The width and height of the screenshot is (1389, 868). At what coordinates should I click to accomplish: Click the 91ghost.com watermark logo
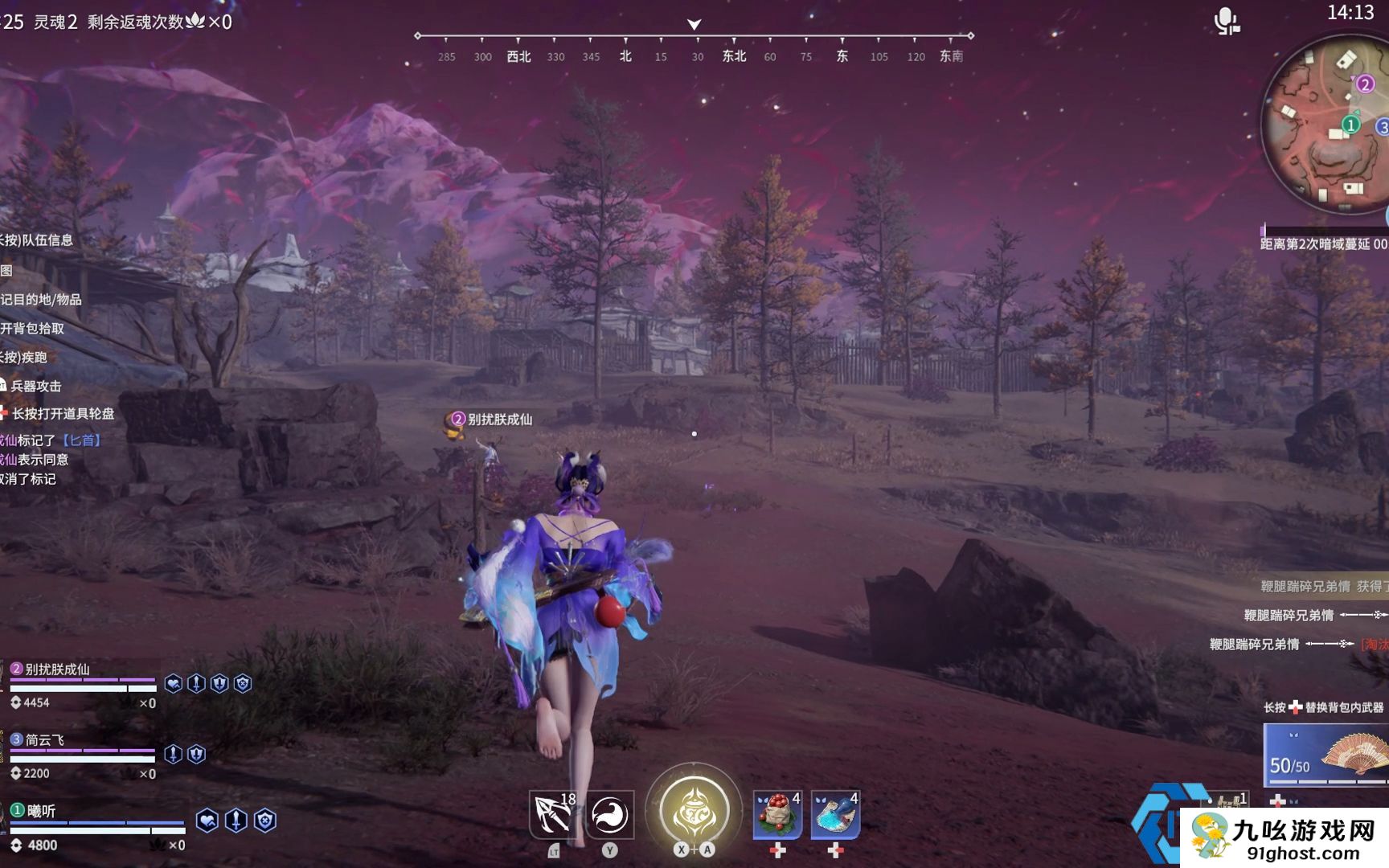pos(1285,838)
